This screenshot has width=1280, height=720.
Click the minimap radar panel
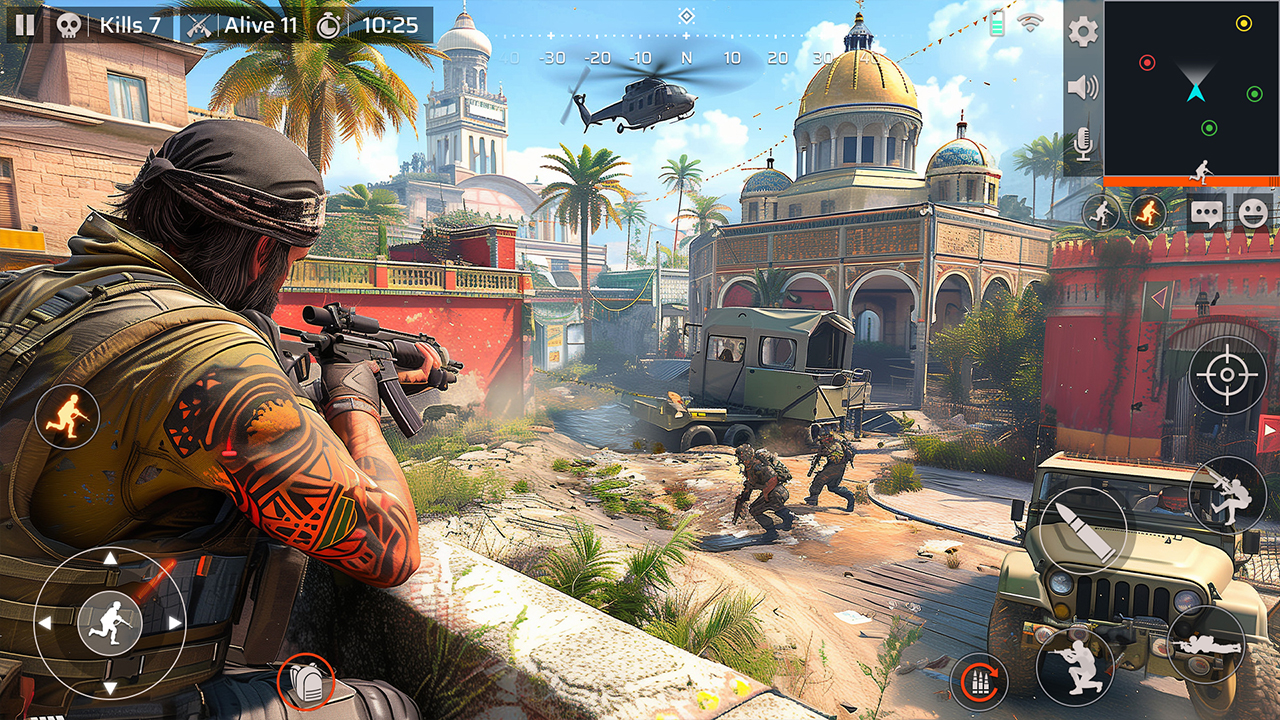click(1191, 90)
